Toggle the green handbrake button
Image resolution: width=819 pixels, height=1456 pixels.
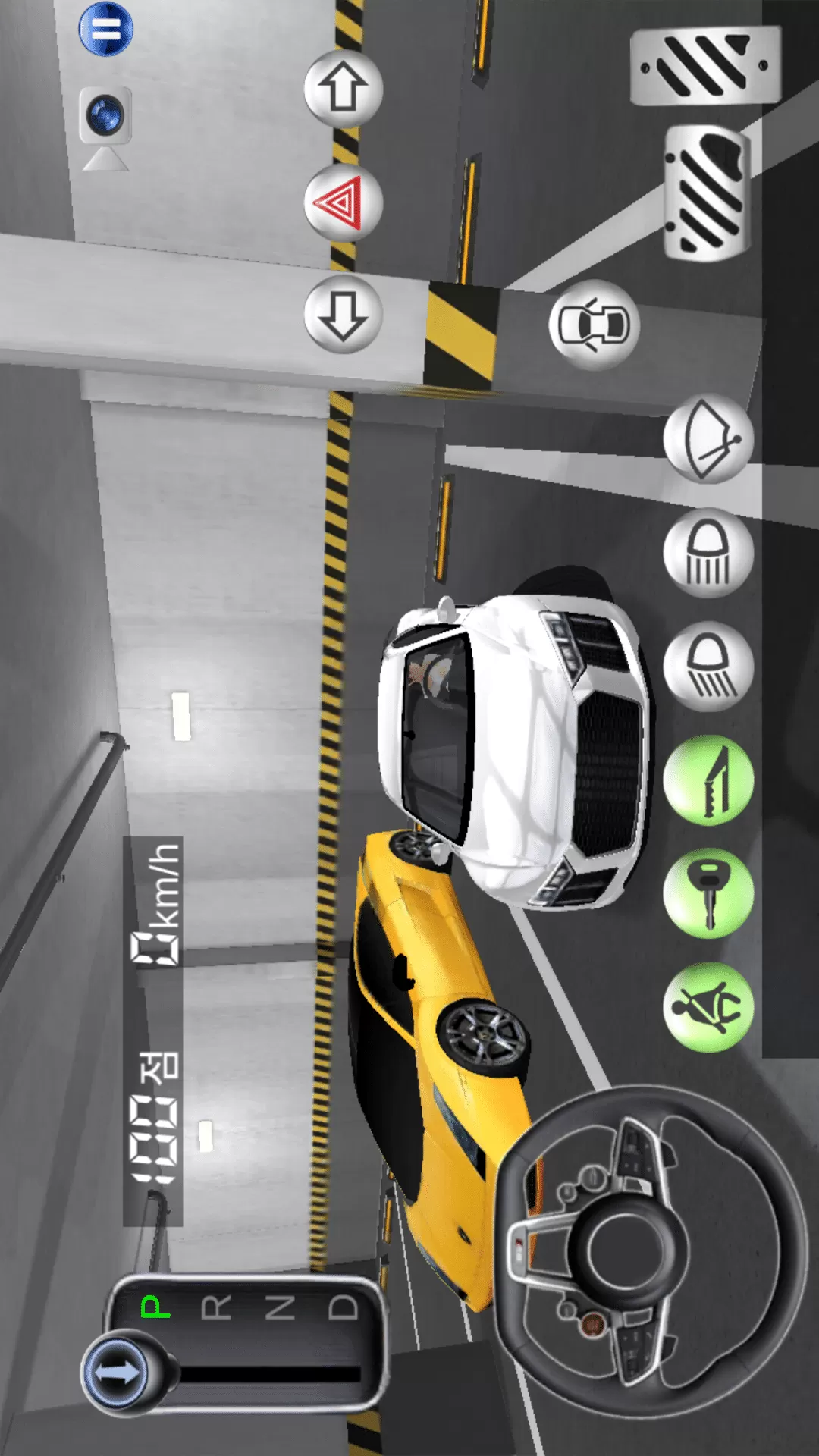pyautogui.click(x=708, y=780)
